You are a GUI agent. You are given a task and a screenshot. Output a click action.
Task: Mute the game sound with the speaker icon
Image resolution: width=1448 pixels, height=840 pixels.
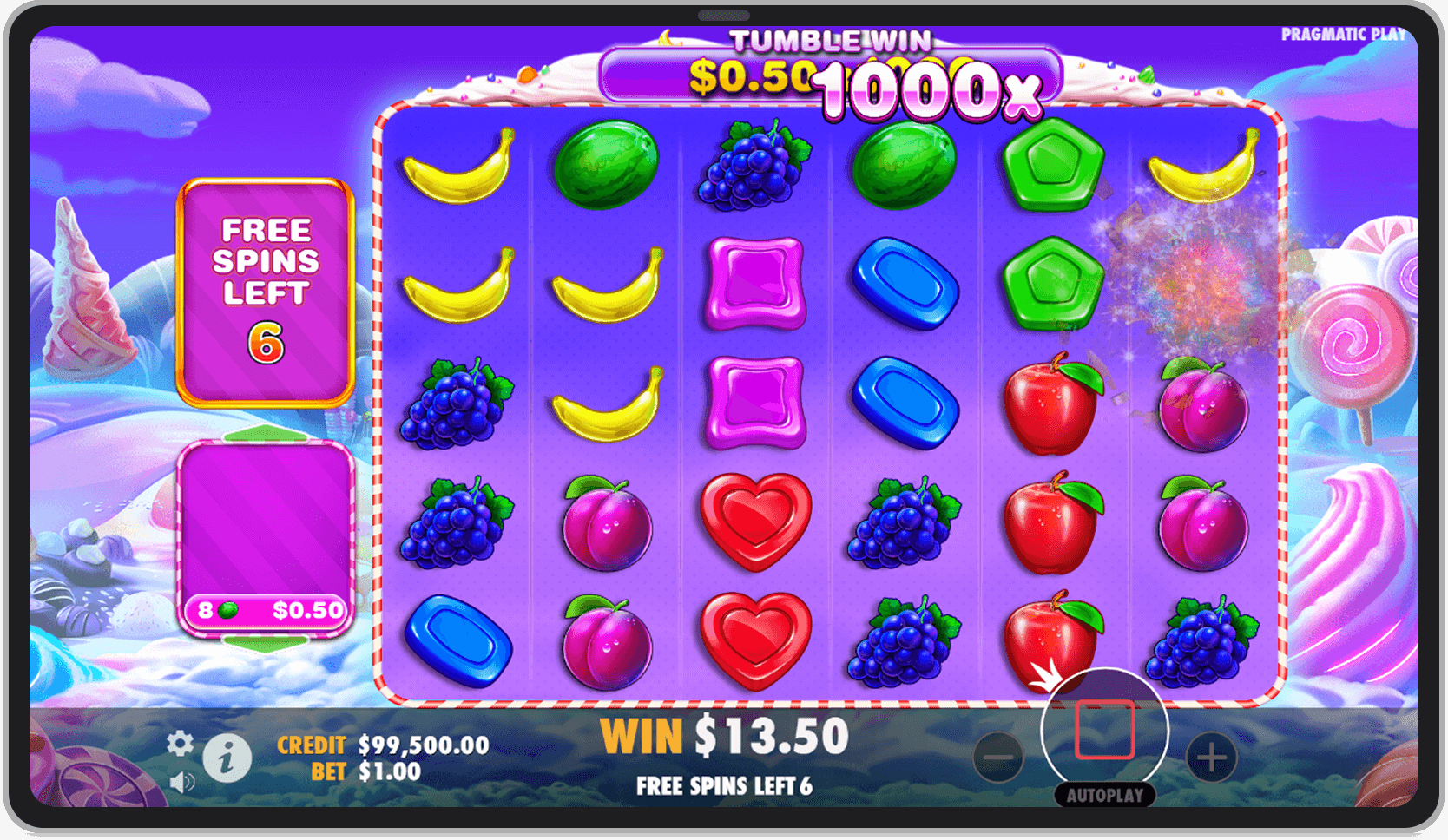(x=180, y=780)
